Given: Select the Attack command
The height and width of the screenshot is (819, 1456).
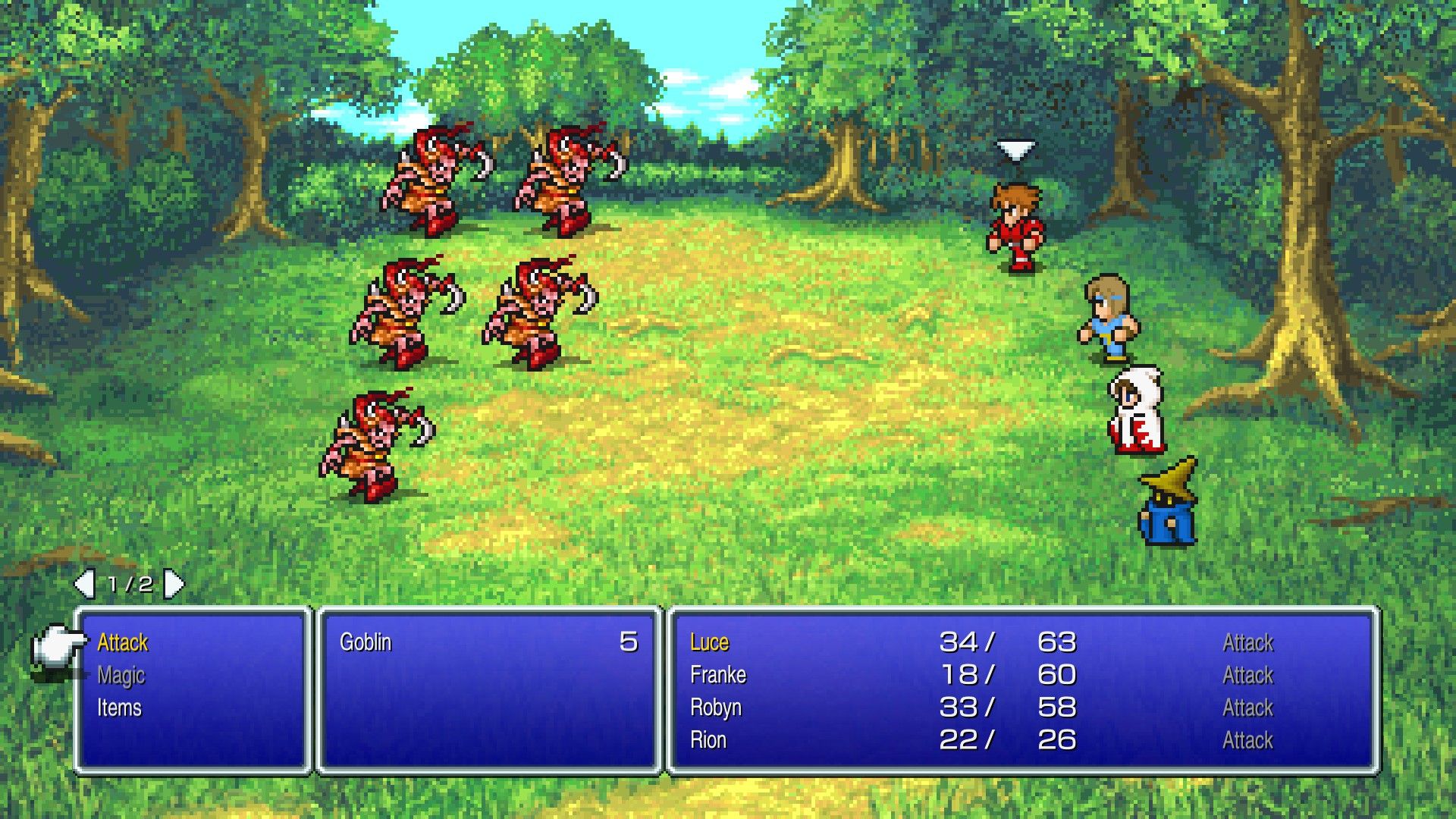Looking at the screenshot, I should (123, 643).
